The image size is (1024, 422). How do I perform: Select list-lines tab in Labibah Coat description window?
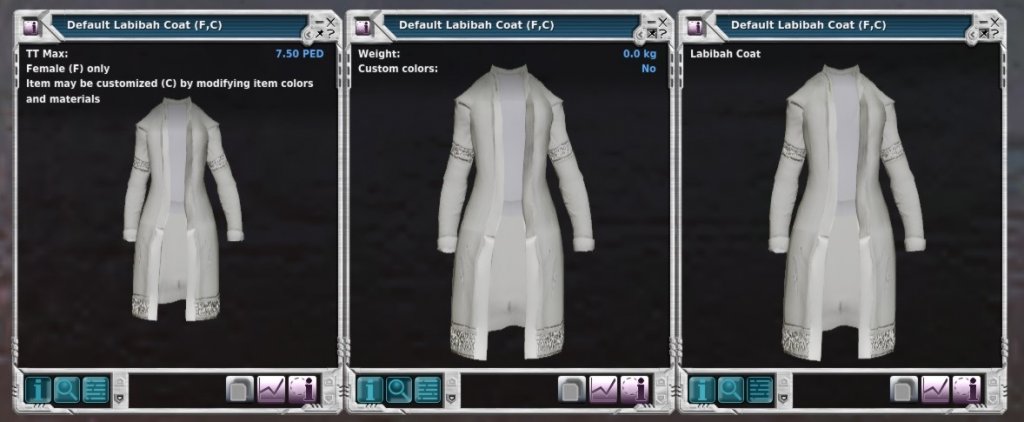click(760, 388)
